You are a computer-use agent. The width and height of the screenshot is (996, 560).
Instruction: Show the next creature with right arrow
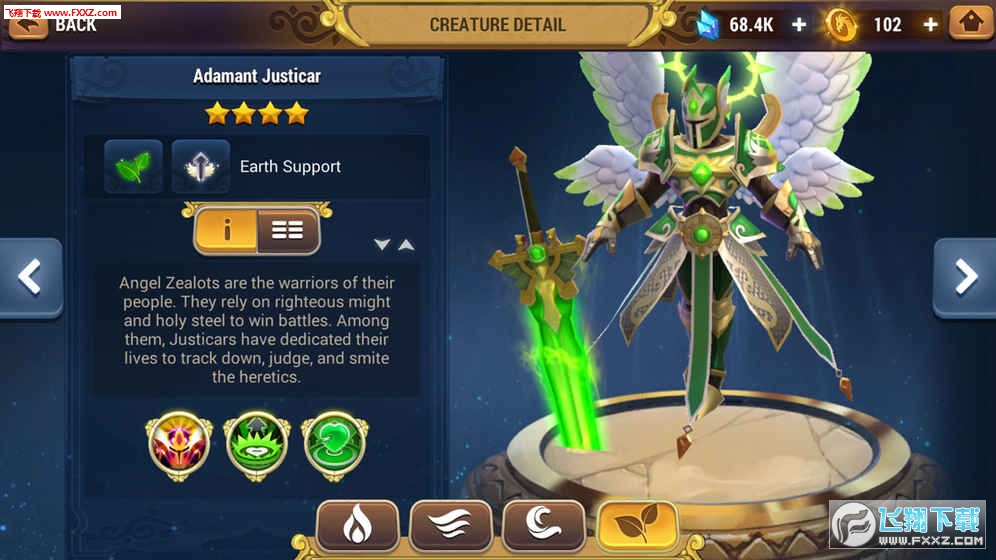[965, 278]
